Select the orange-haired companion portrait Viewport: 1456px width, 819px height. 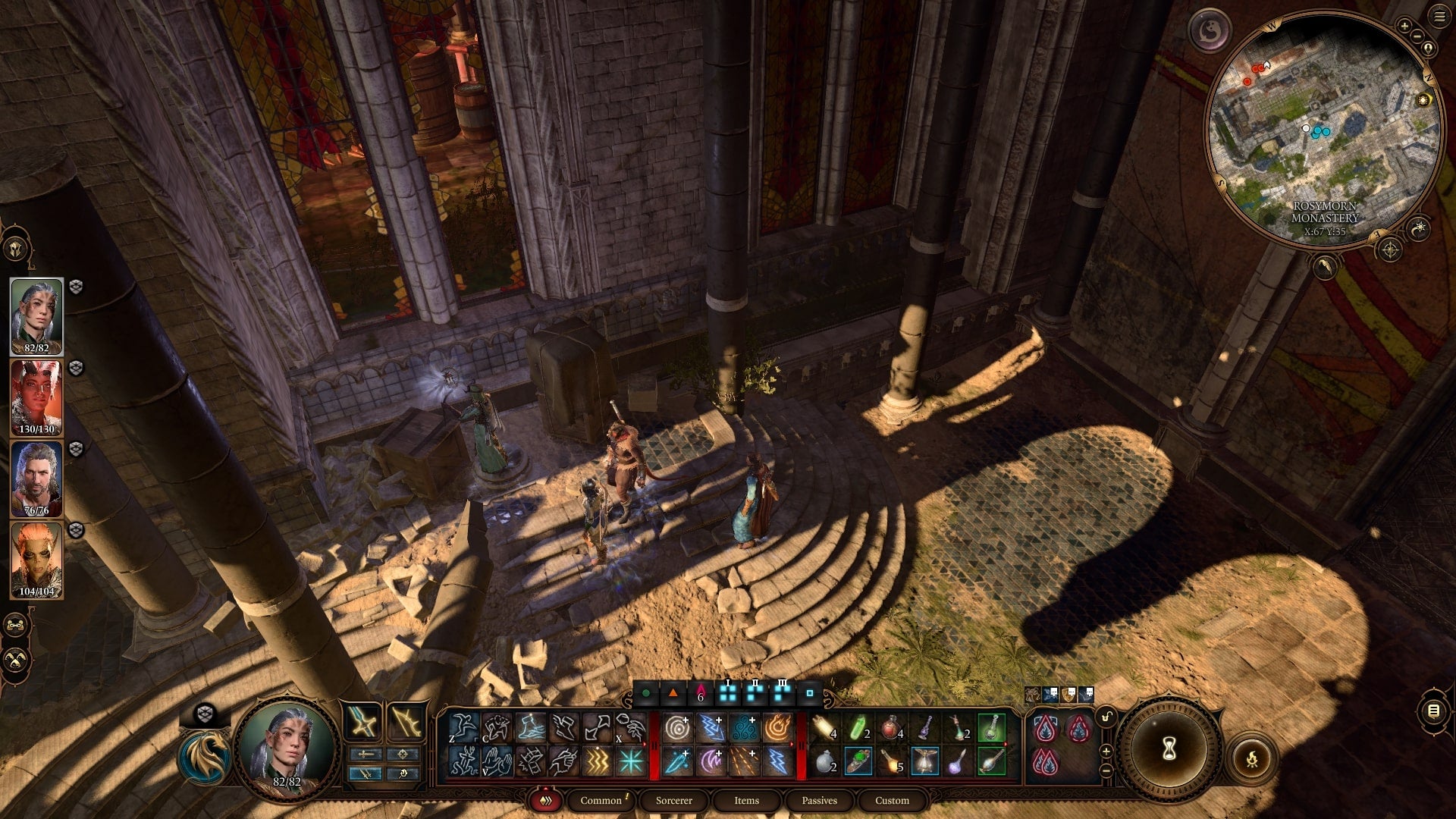click(x=36, y=560)
